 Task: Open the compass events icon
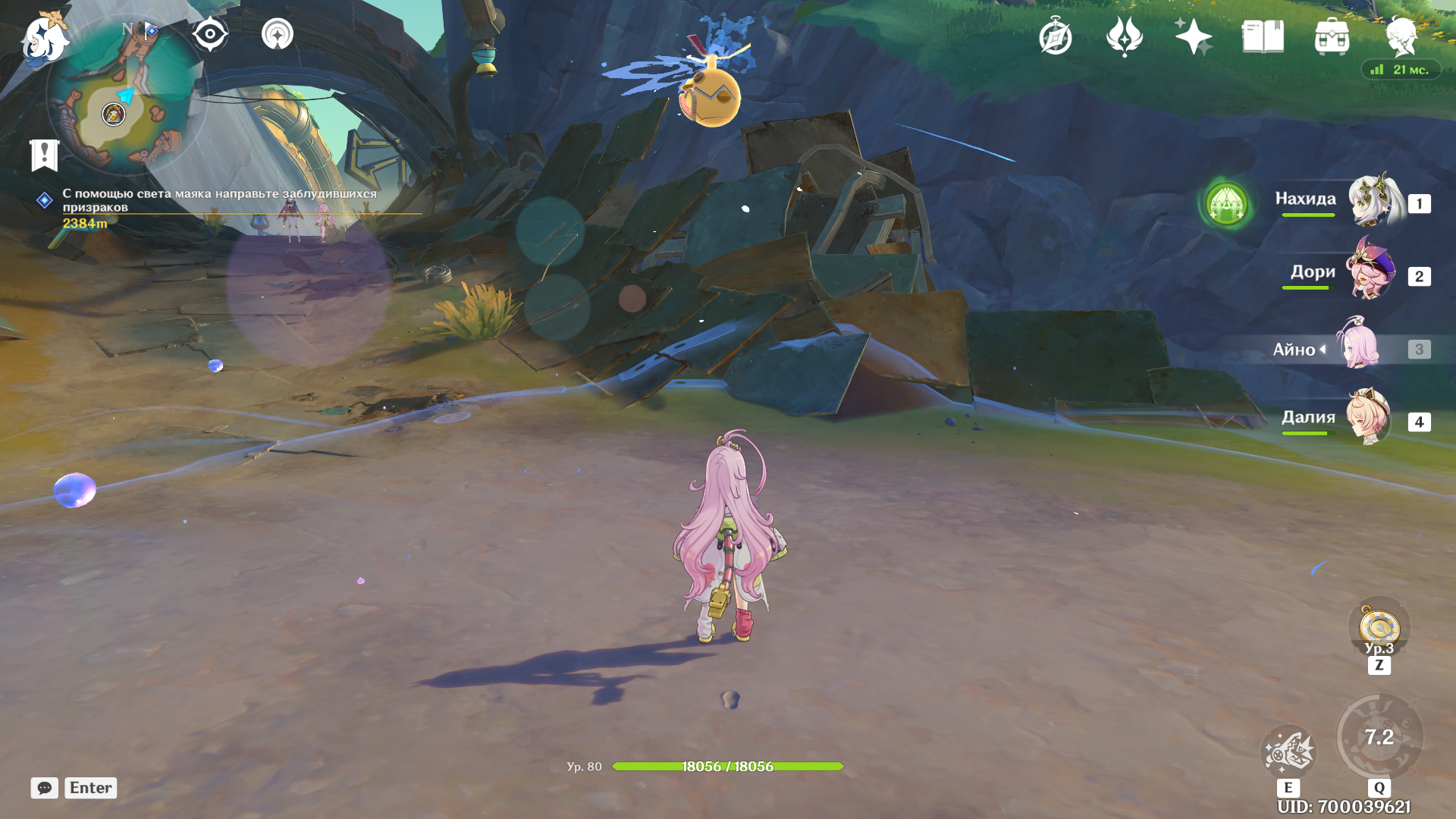pyautogui.click(x=1055, y=36)
